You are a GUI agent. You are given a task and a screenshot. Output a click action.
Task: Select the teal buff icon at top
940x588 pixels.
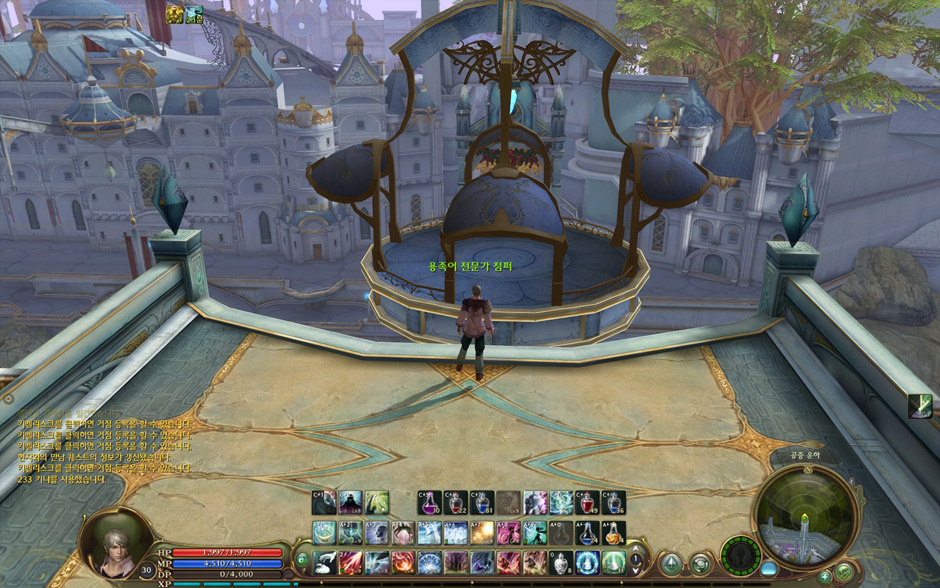193,14
